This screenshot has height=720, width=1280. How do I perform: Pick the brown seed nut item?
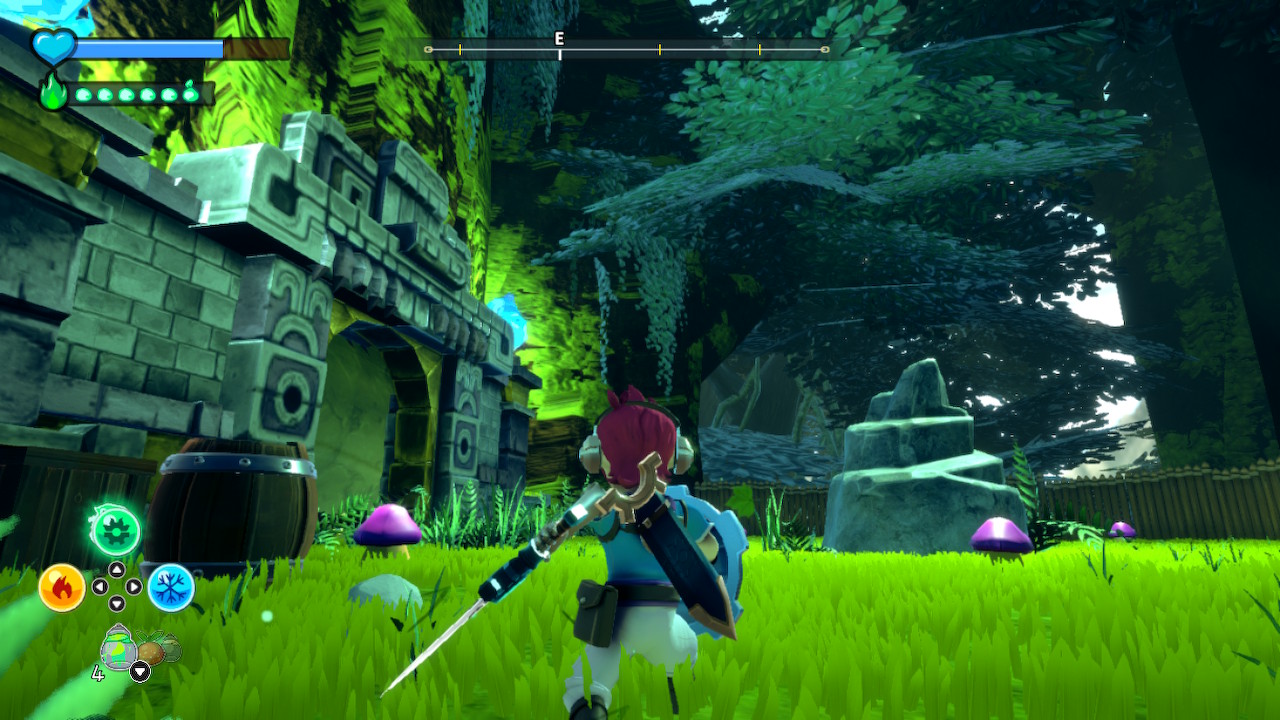pos(151,651)
